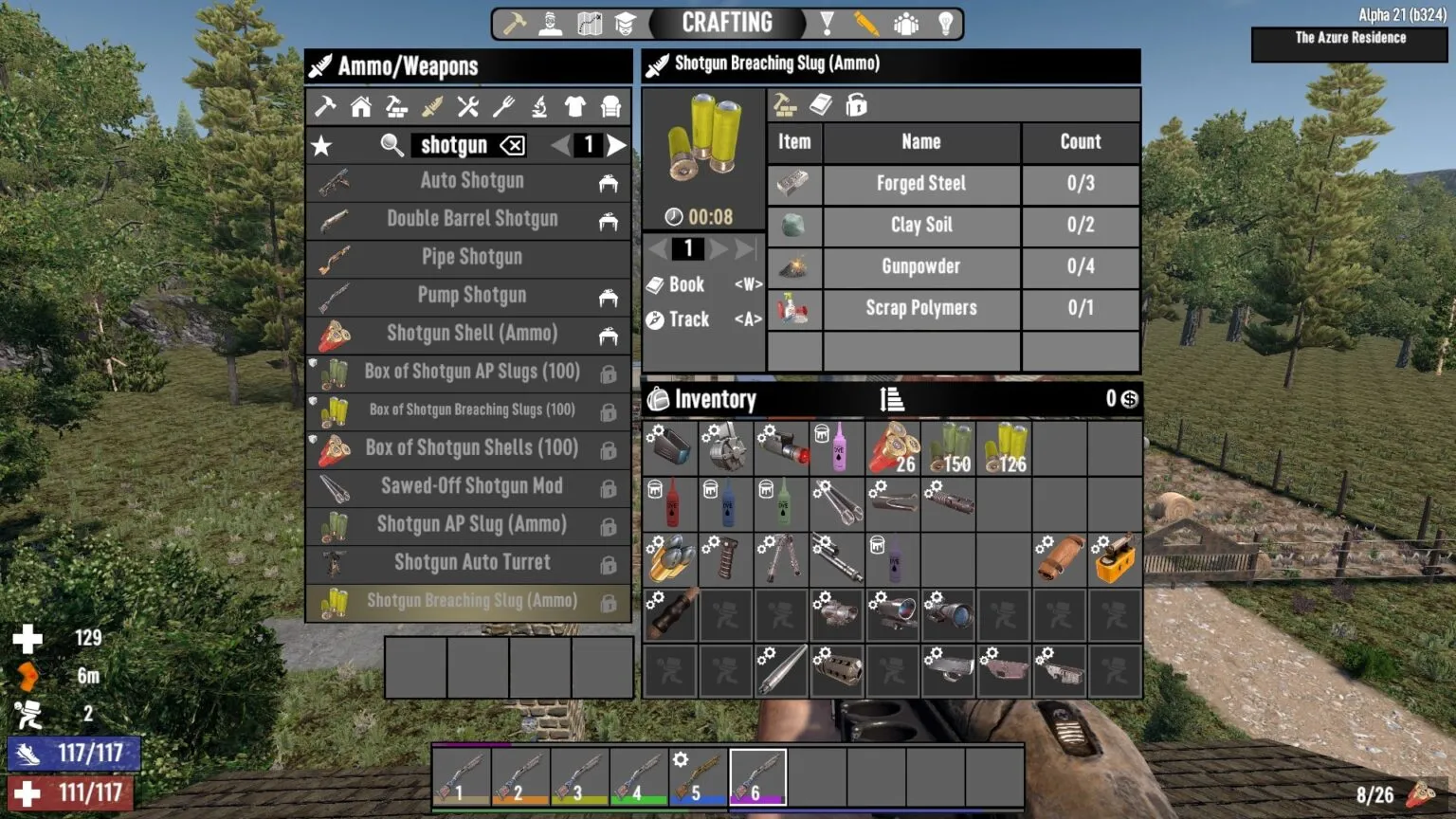Toggle the favorites star filter
1456x819 pixels.
[322, 145]
